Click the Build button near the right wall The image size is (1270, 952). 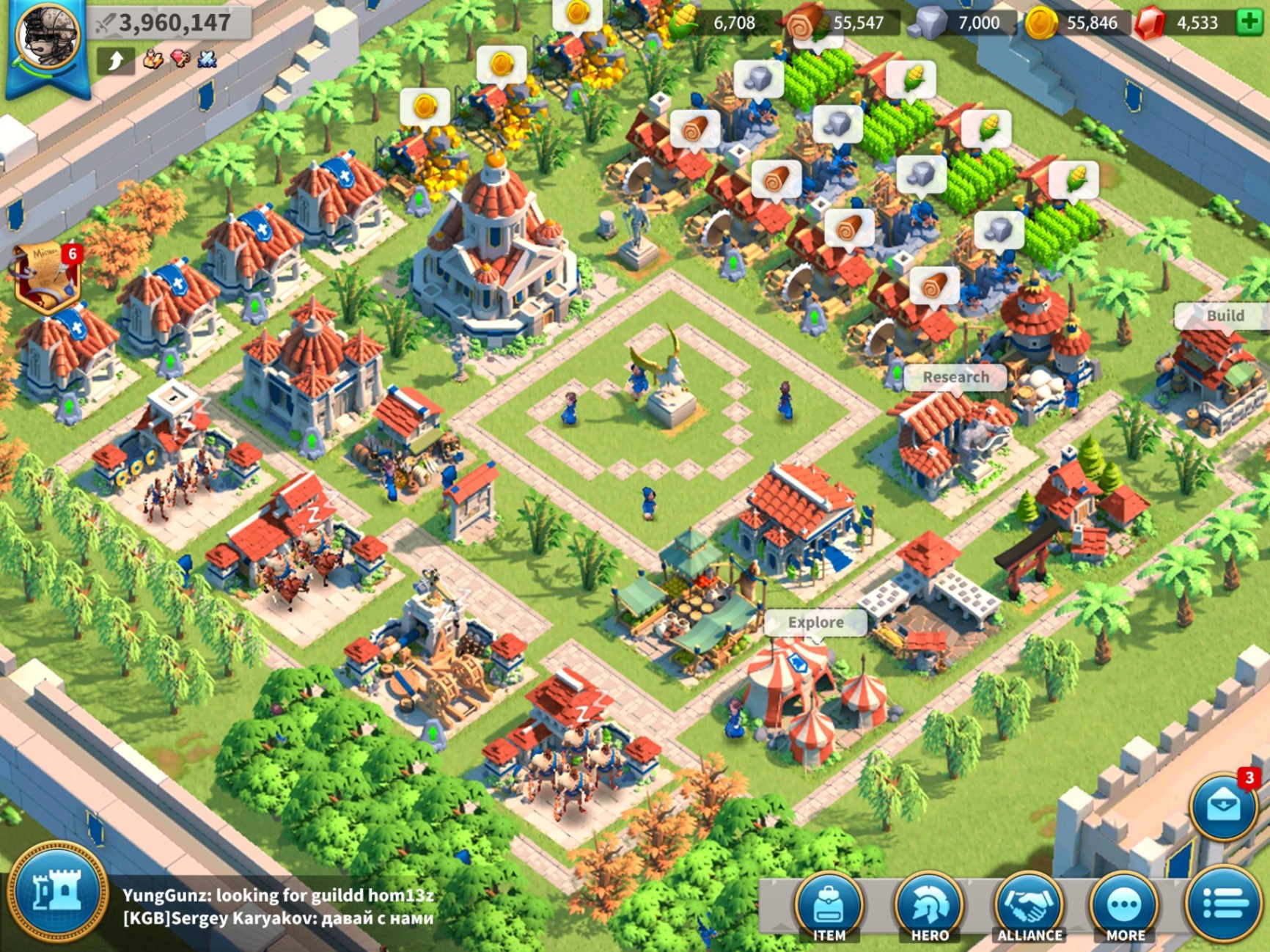pyautogui.click(x=1225, y=317)
